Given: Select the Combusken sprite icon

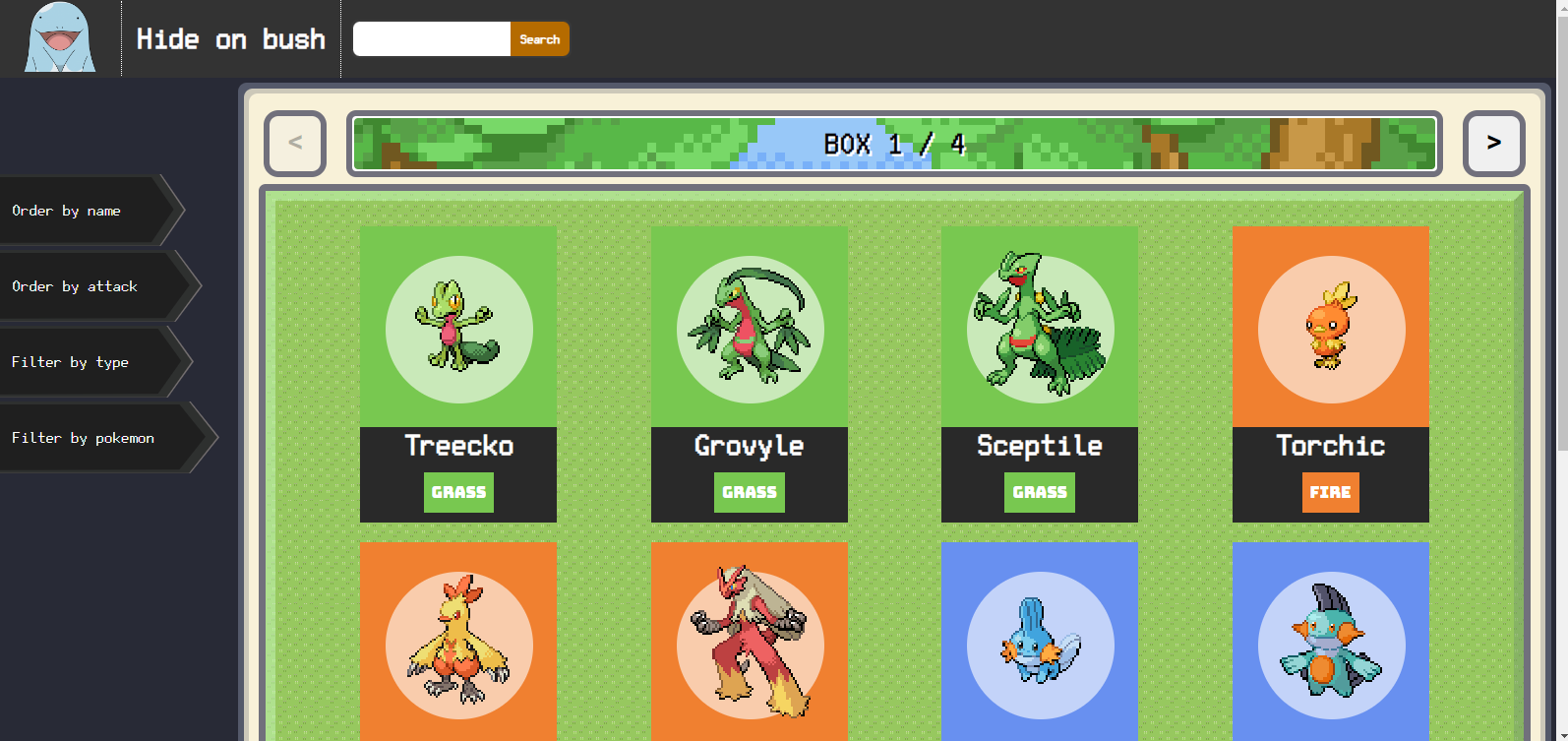Looking at the screenshot, I should [457, 645].
